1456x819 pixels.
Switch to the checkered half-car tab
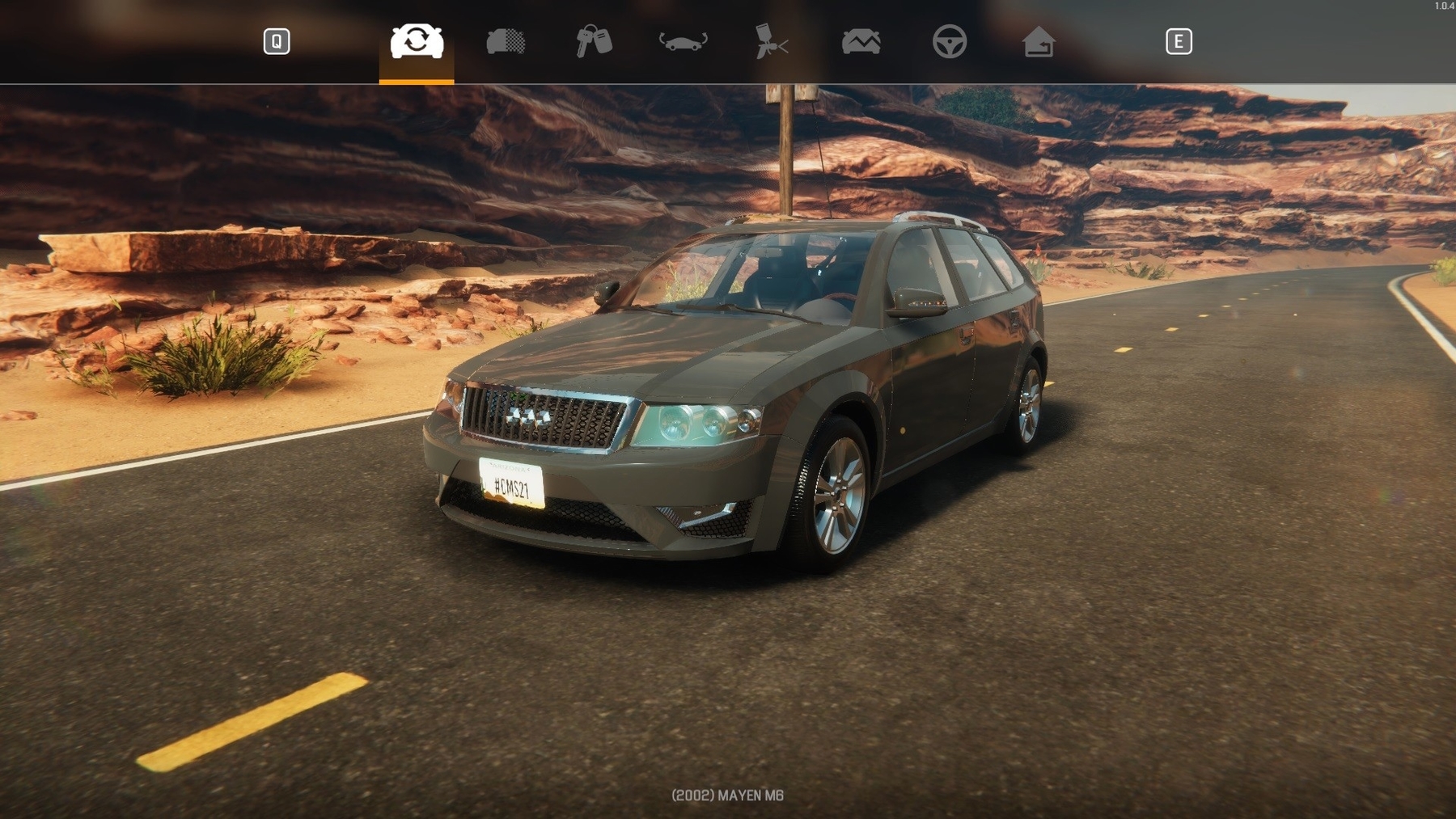506,41
